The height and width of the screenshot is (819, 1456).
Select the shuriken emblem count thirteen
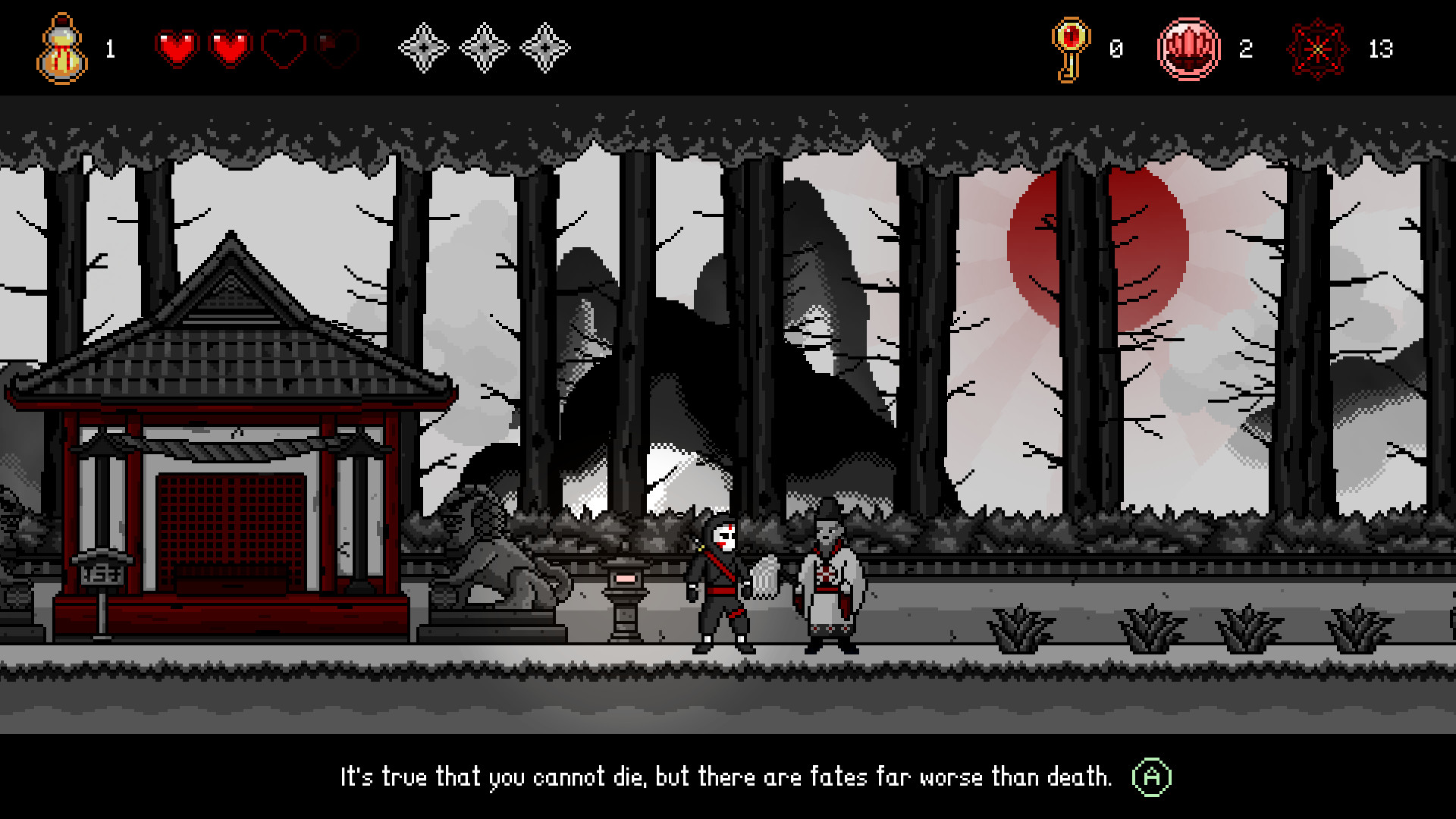tap(1383, 49)
